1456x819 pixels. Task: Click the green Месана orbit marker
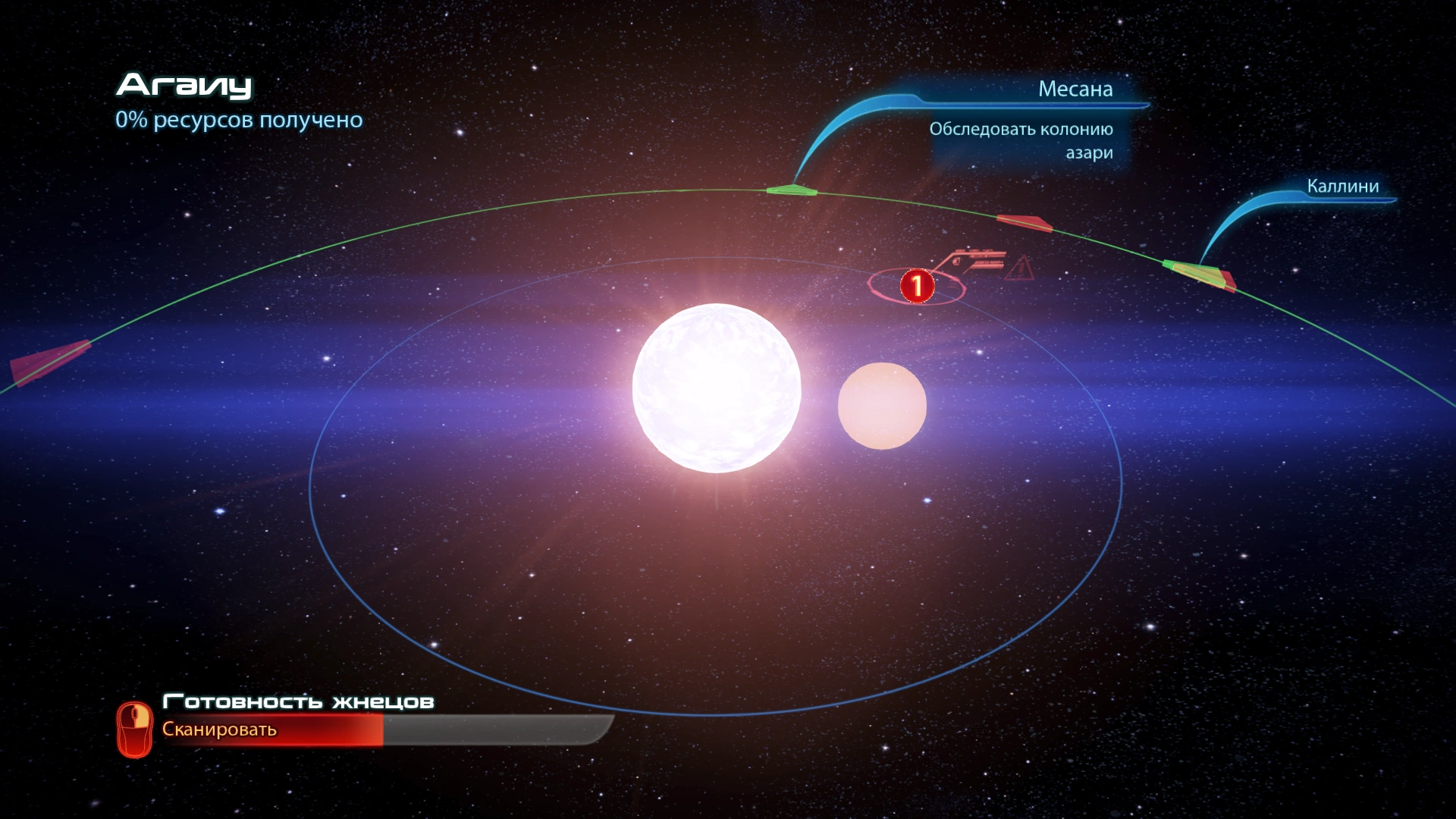pyautogui.click(x=791, y=190)
